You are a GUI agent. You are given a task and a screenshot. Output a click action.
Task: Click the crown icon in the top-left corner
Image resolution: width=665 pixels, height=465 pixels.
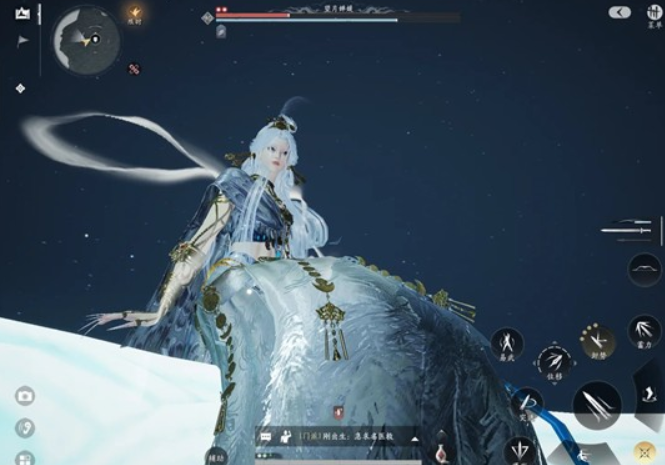[22, 13]
